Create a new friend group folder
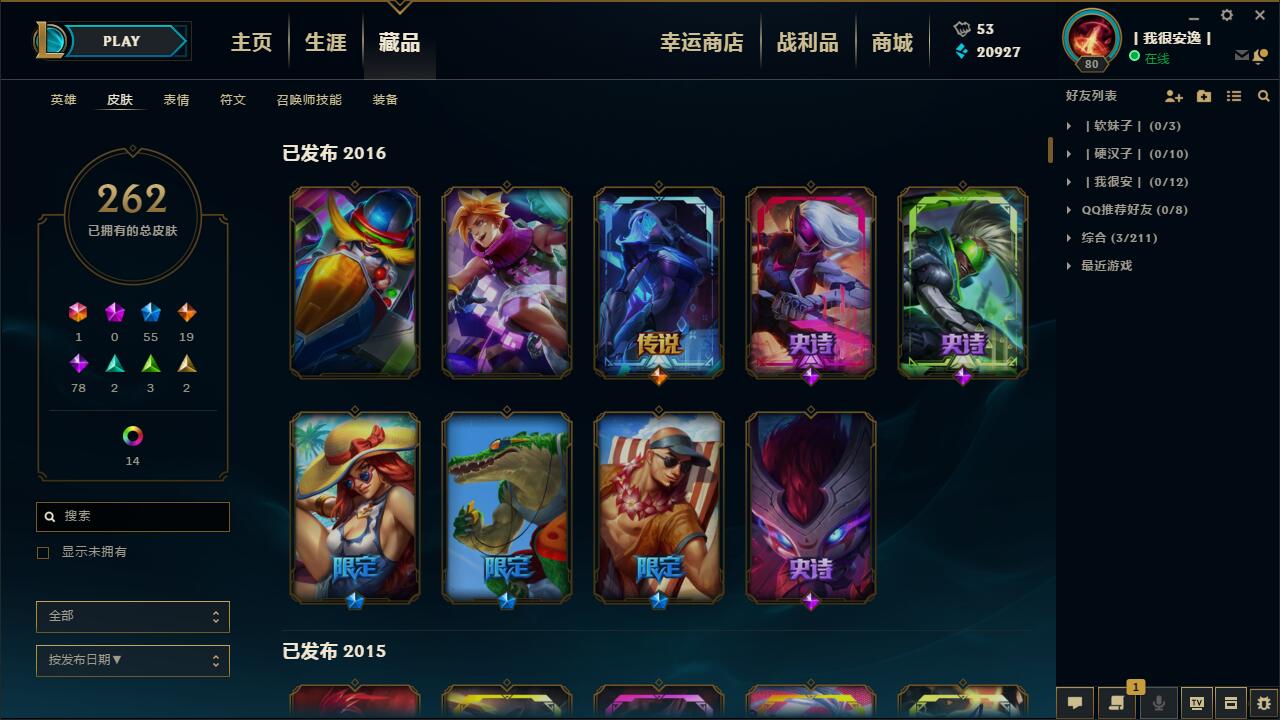Image resolution: width=1280 pixels, height=720 pixels. (x=1203, y=95)
